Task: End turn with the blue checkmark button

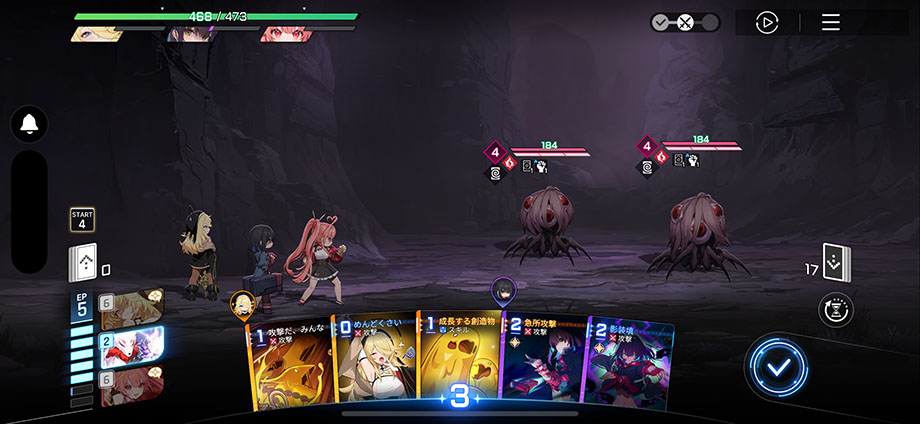Action: [776, 368]
